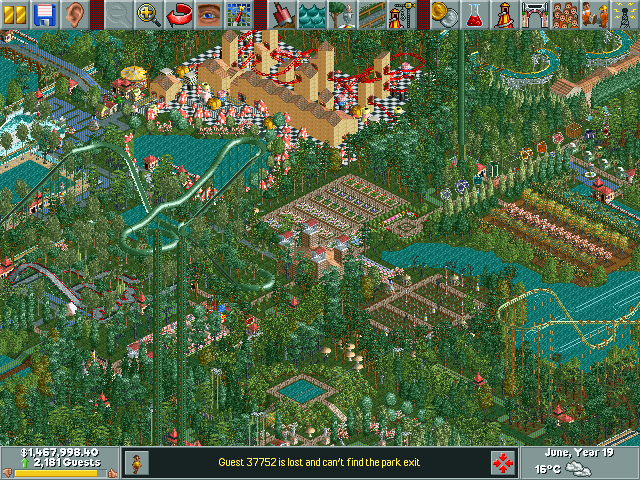Zoom in with the yellow magnifying glass
640x480 pixels.
tap(149, 14)
